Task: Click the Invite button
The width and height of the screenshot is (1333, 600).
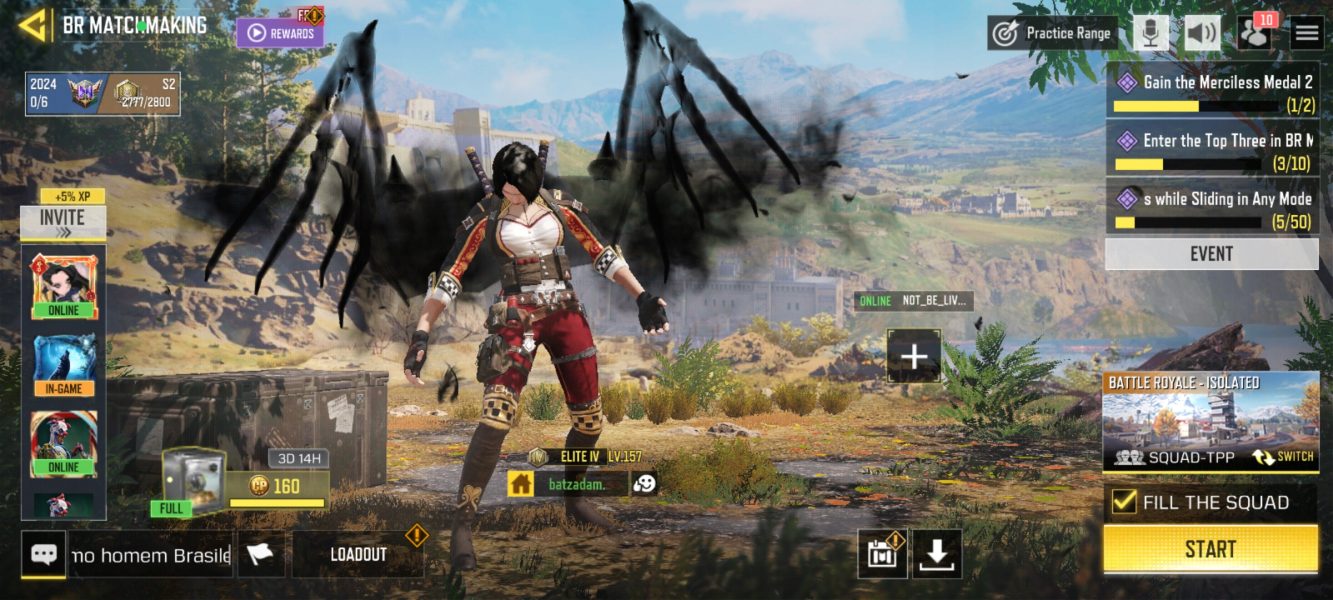Action: pos(62,222)
